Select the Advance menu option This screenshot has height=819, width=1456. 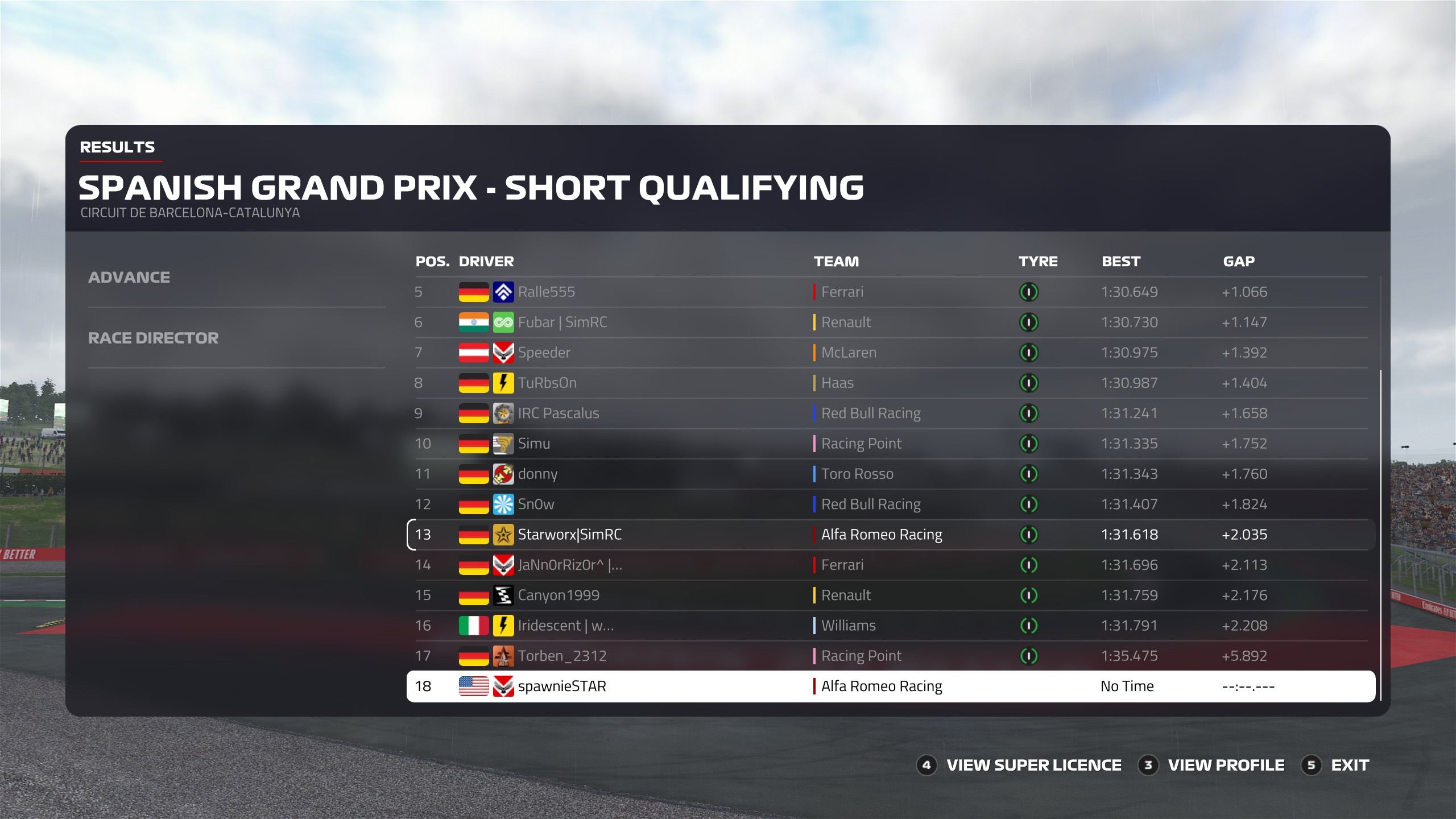click(129, 278)
